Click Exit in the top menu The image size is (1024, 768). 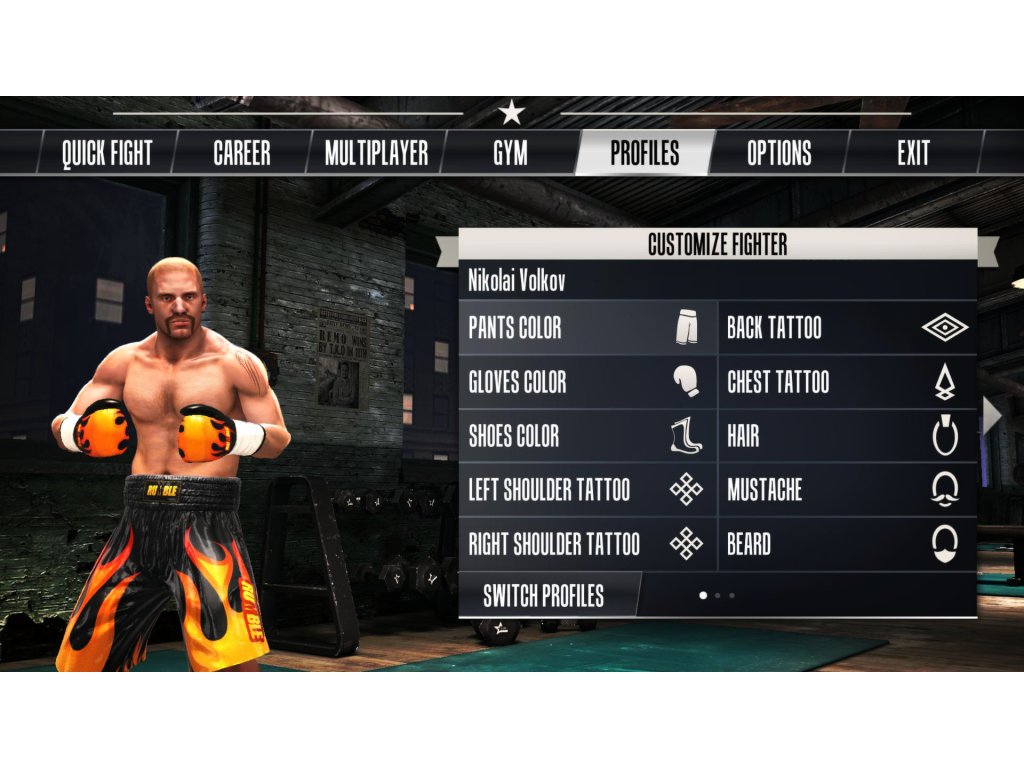pyautogui.click(x=913, y=153)
